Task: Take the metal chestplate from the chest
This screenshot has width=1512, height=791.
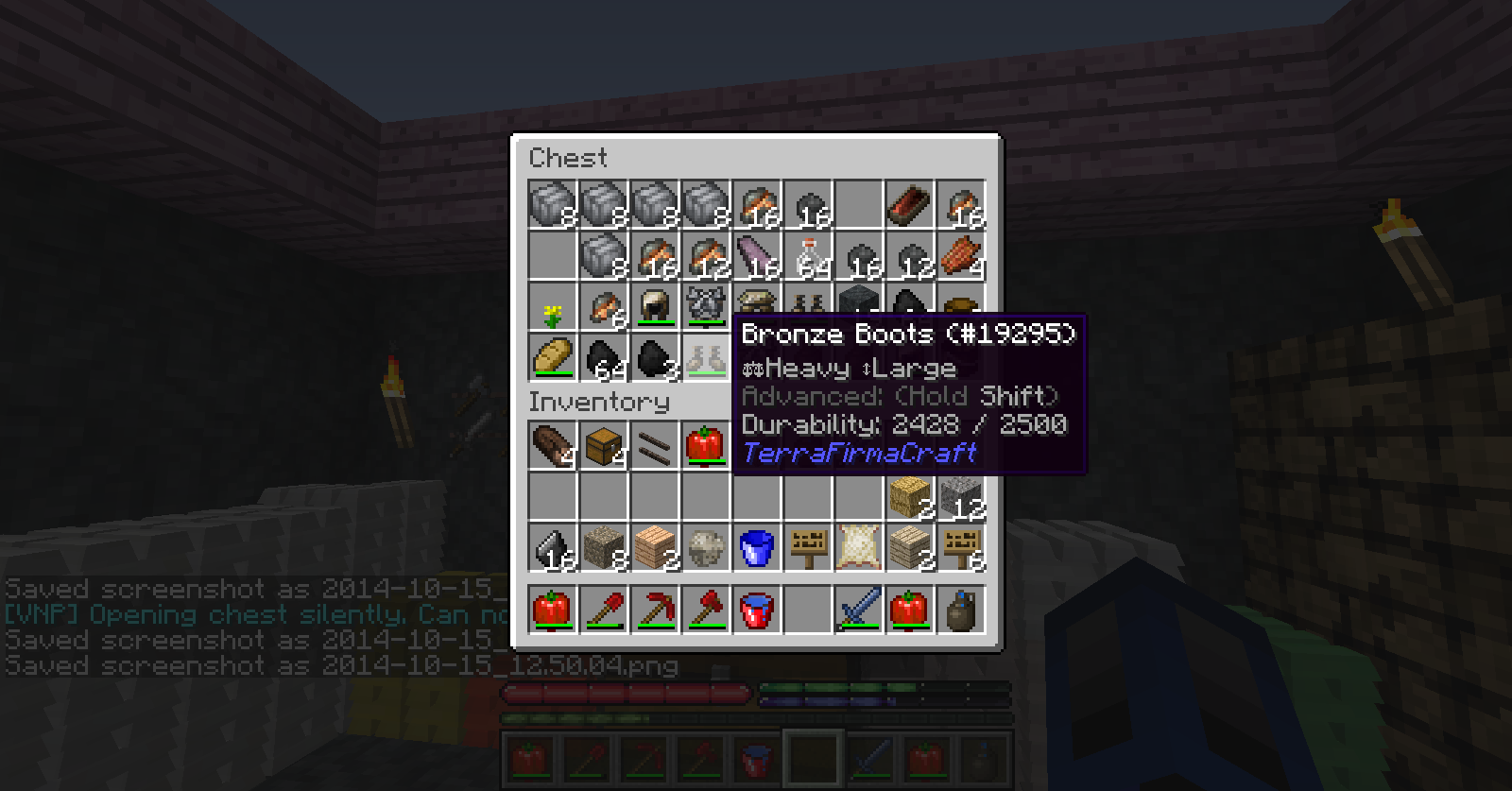Action: [x=706, y=304]
